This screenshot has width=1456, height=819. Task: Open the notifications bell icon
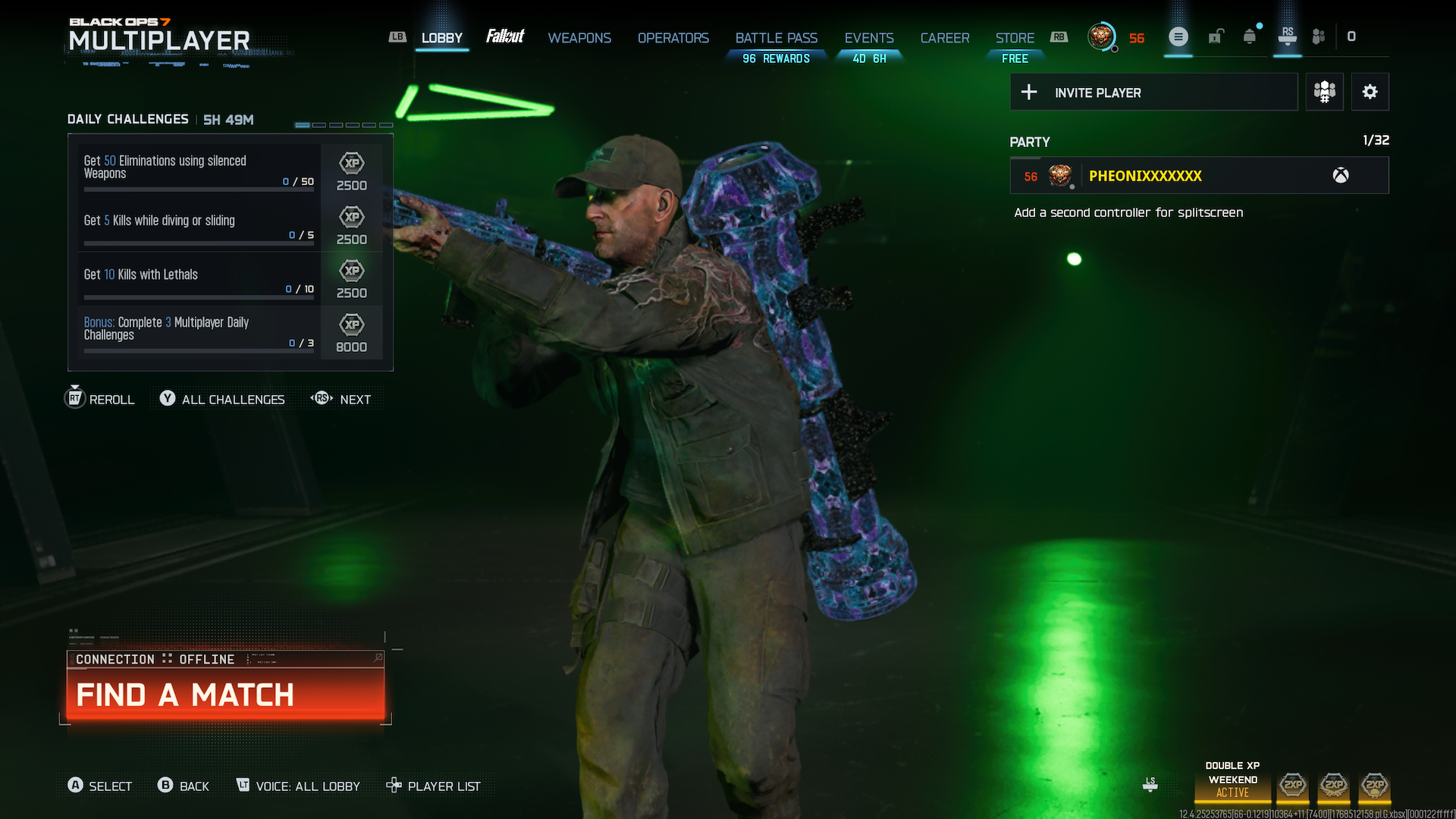1249,37
